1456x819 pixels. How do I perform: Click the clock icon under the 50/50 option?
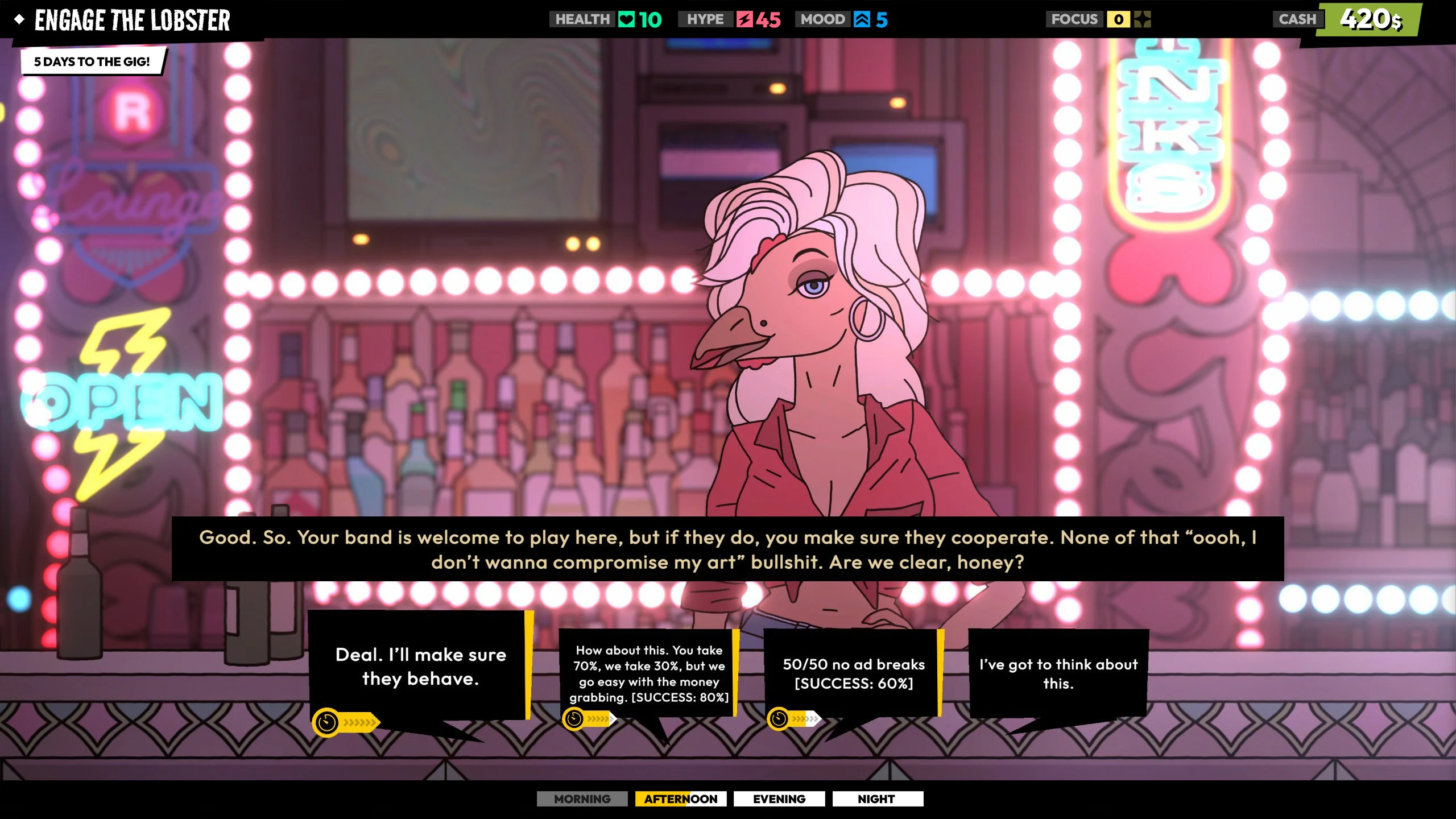778,719
